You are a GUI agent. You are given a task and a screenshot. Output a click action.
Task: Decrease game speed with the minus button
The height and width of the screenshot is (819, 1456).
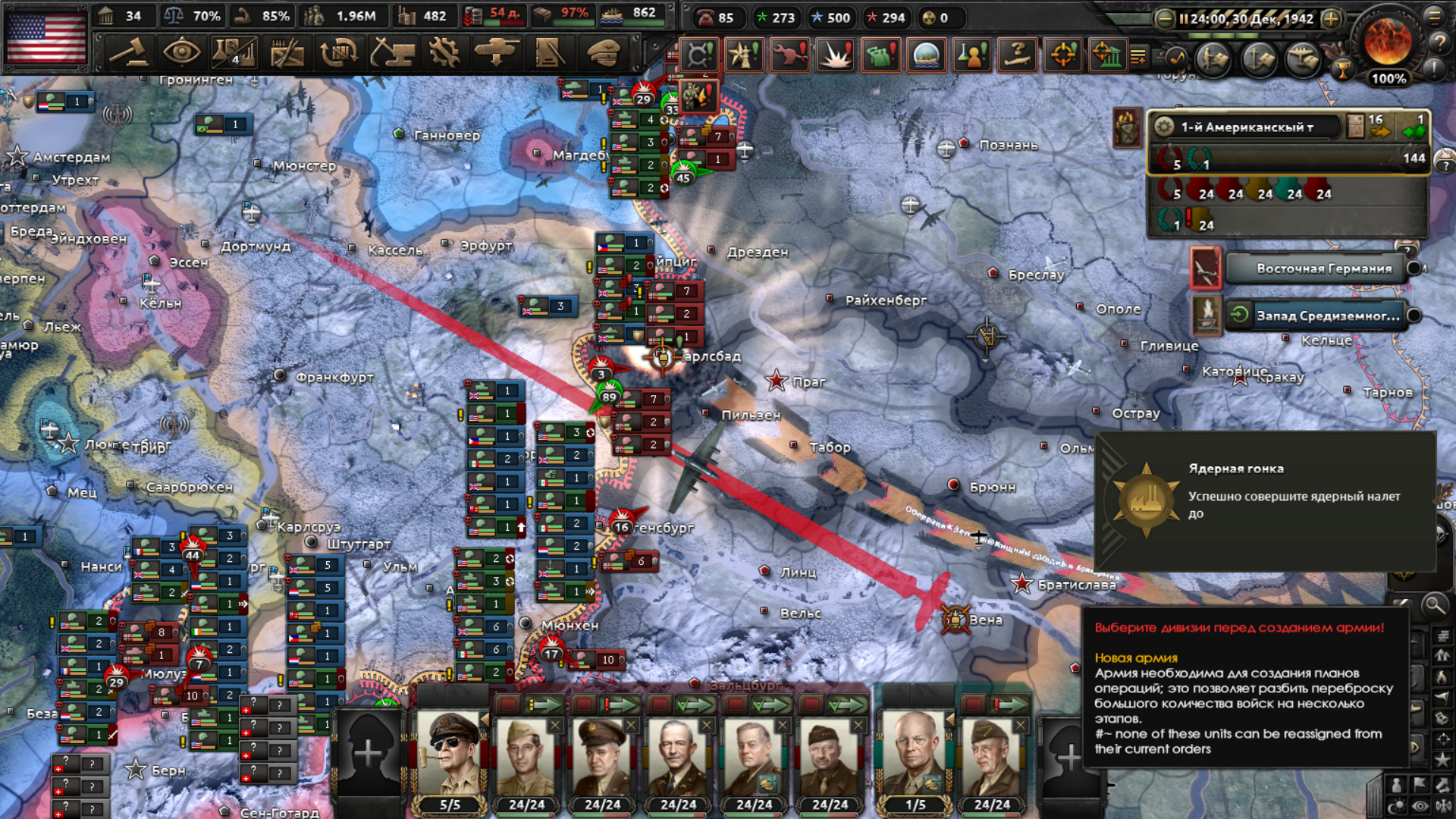point(1164,19)
